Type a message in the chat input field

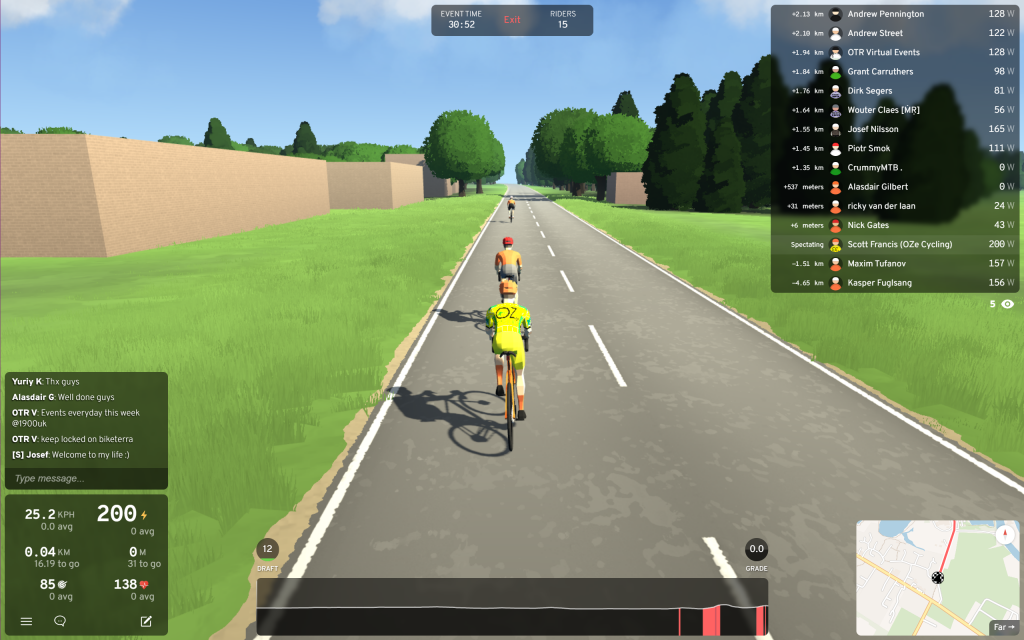click(86, 479)
